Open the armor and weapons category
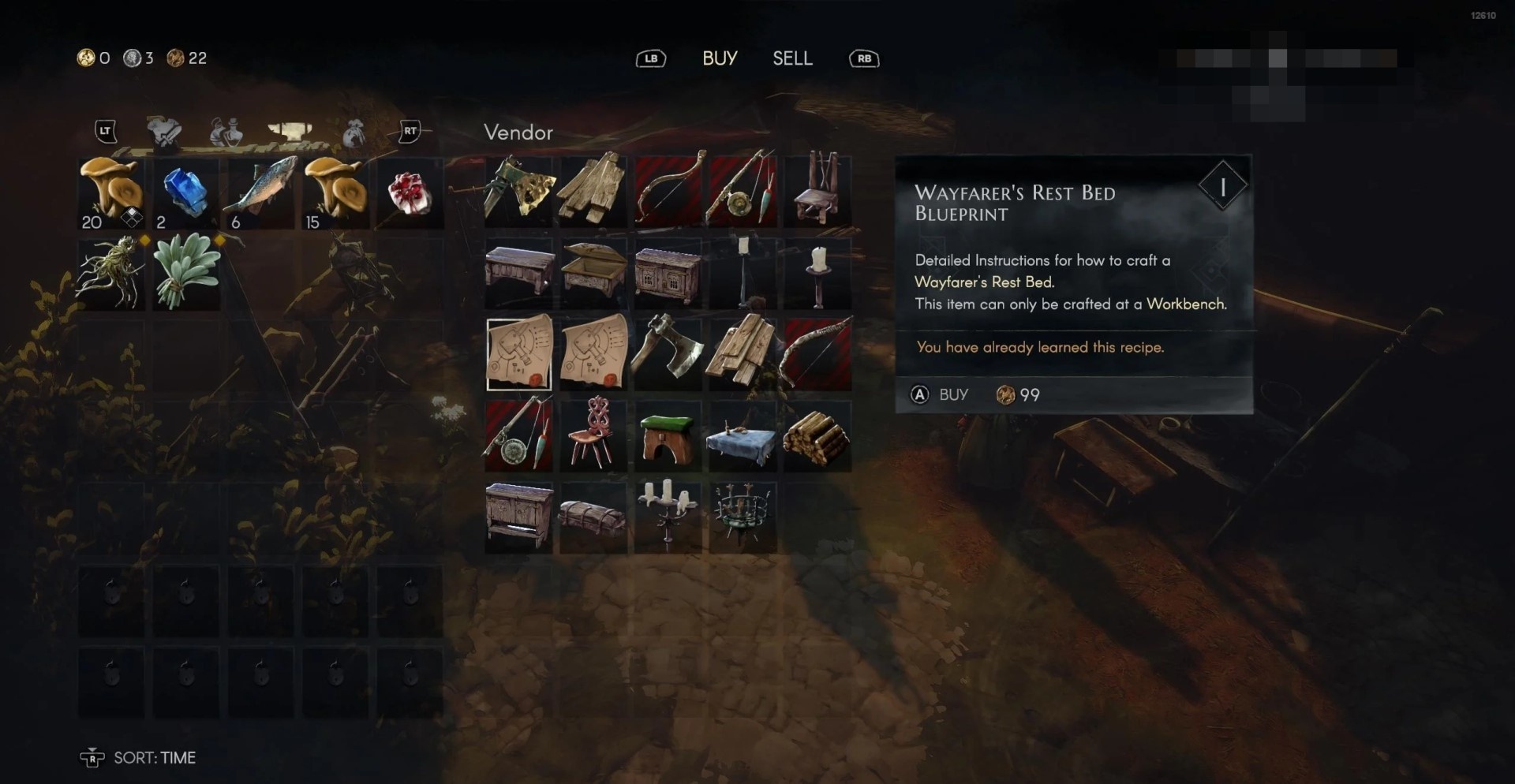The width and height of the screenshot is (1515, 784). (x=164, y=132)
